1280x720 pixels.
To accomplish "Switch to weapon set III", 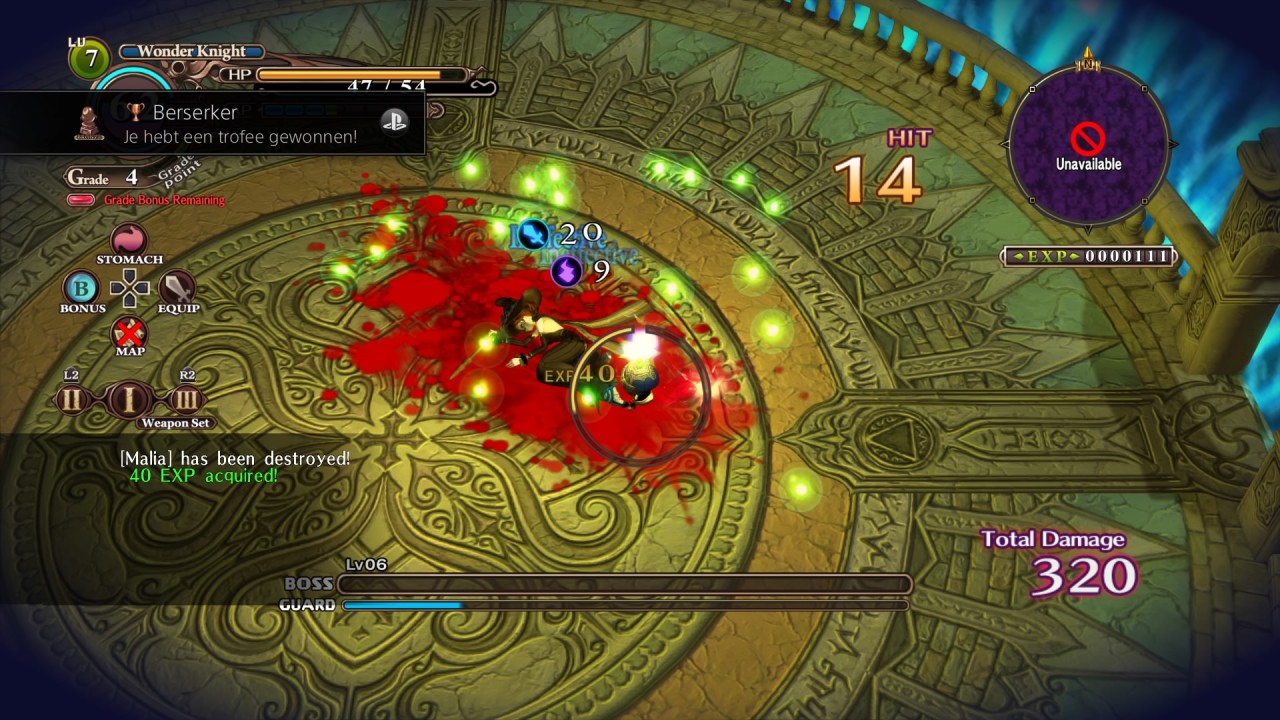I will 187,400.
